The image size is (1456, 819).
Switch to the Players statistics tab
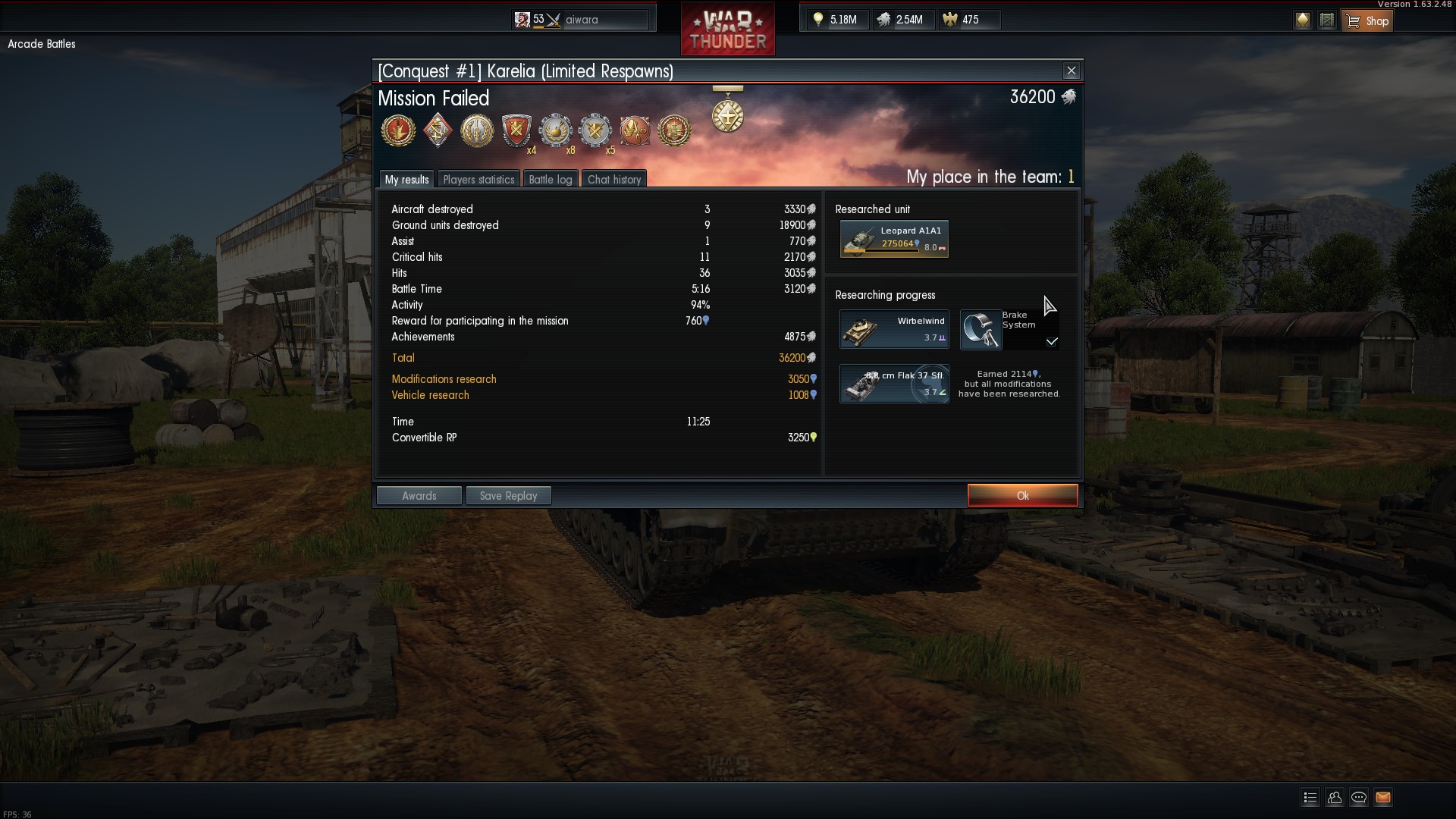click(479, 180)
